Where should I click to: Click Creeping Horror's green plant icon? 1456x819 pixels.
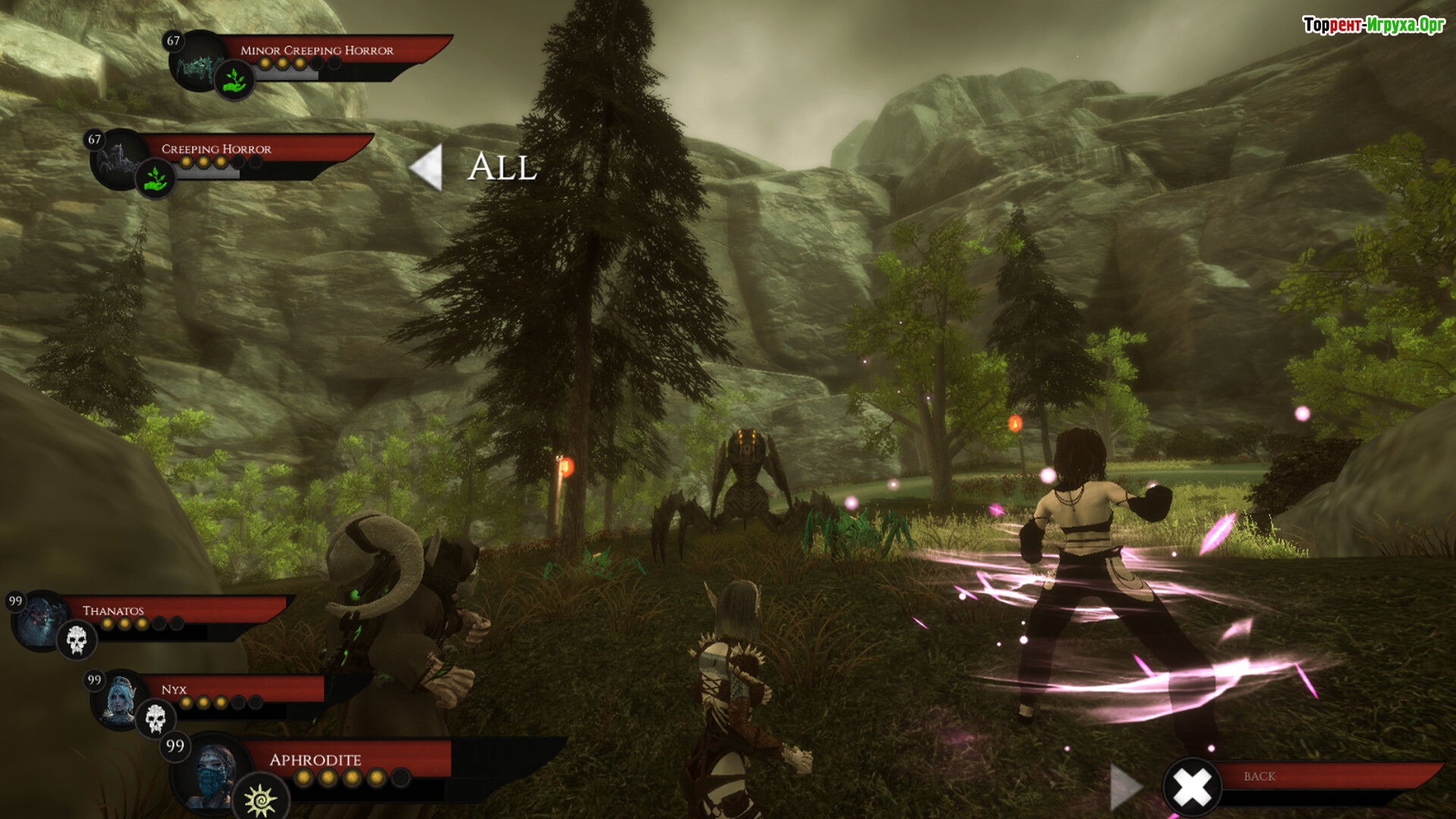[155, 180]
